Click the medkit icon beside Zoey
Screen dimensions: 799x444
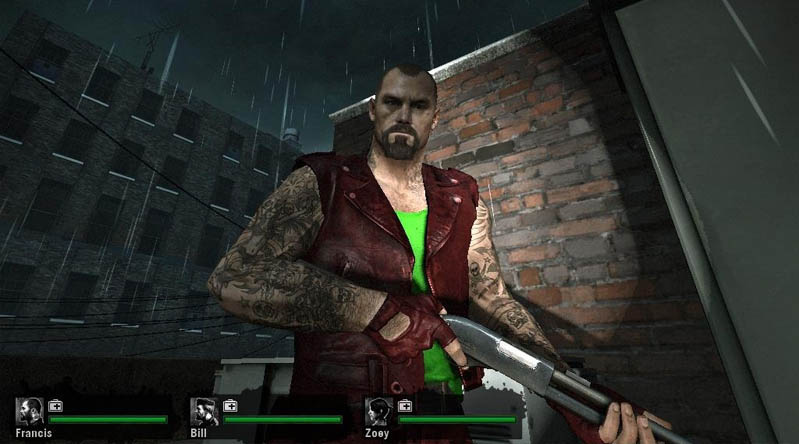[x=404, y=405]
